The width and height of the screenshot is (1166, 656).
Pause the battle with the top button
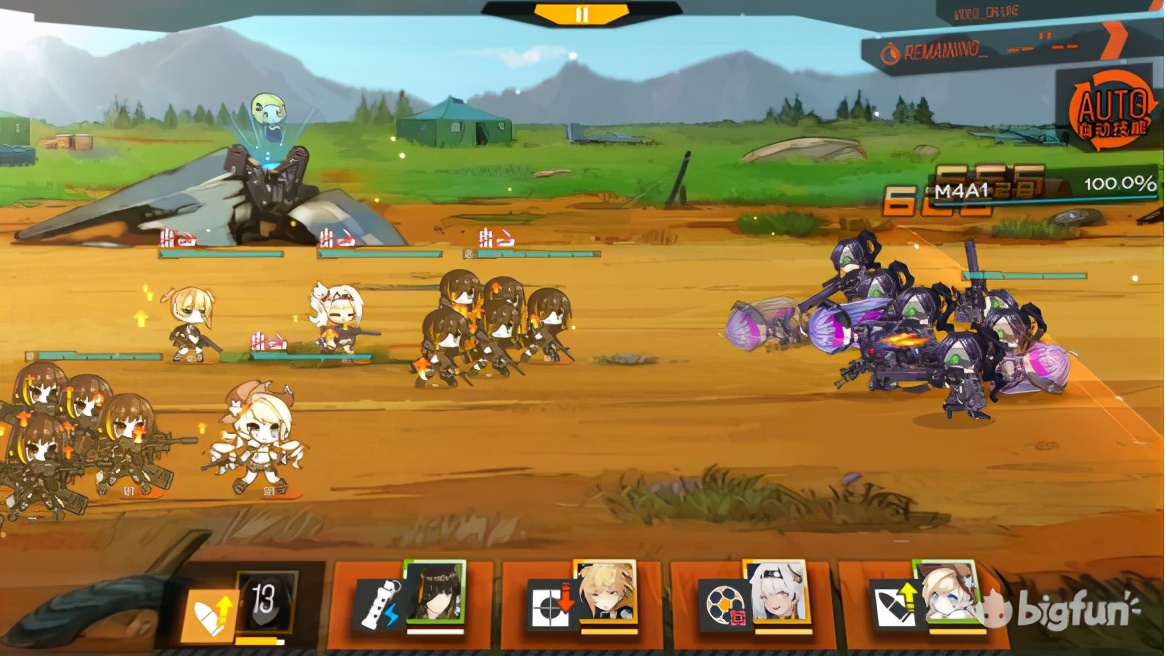click(x=582, y=14)
